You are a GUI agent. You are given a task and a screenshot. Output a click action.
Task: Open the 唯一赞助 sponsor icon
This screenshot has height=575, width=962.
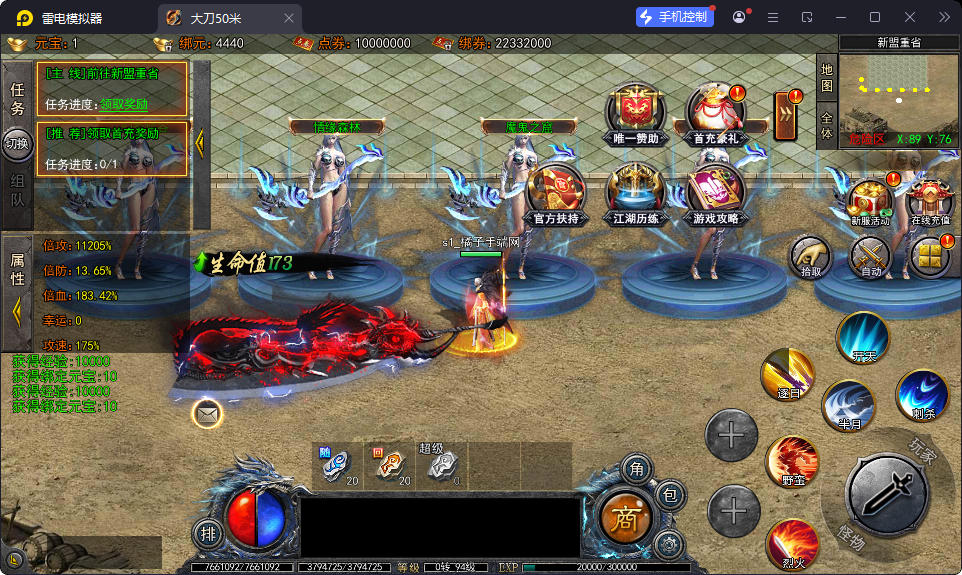click(634, 111)
